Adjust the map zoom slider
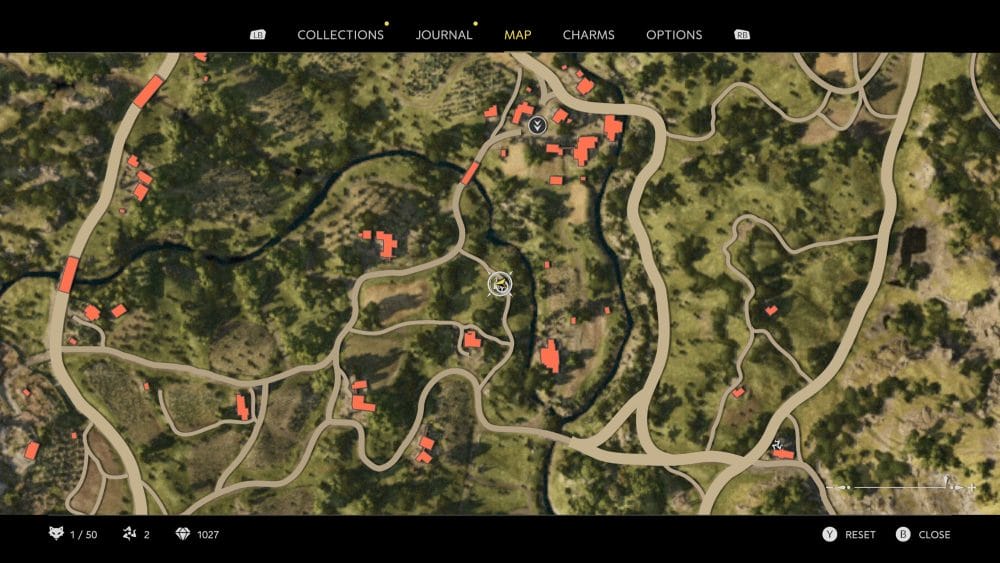Screen dimensions: 1000x563 pyautogui.click(x=900, y=487)
